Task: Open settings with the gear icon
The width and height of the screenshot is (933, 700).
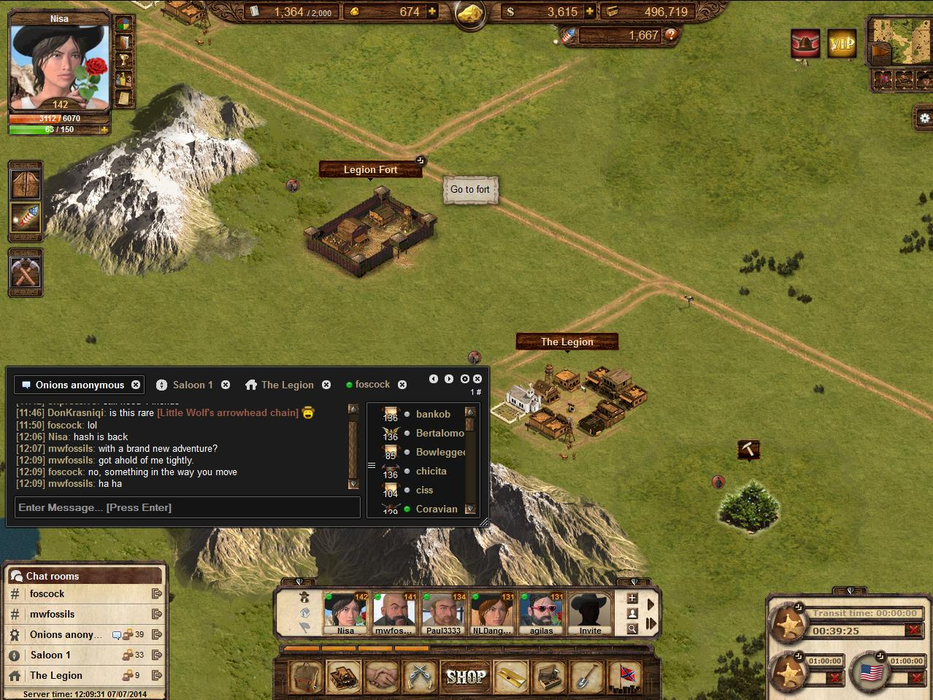Action: click(924, 118)
